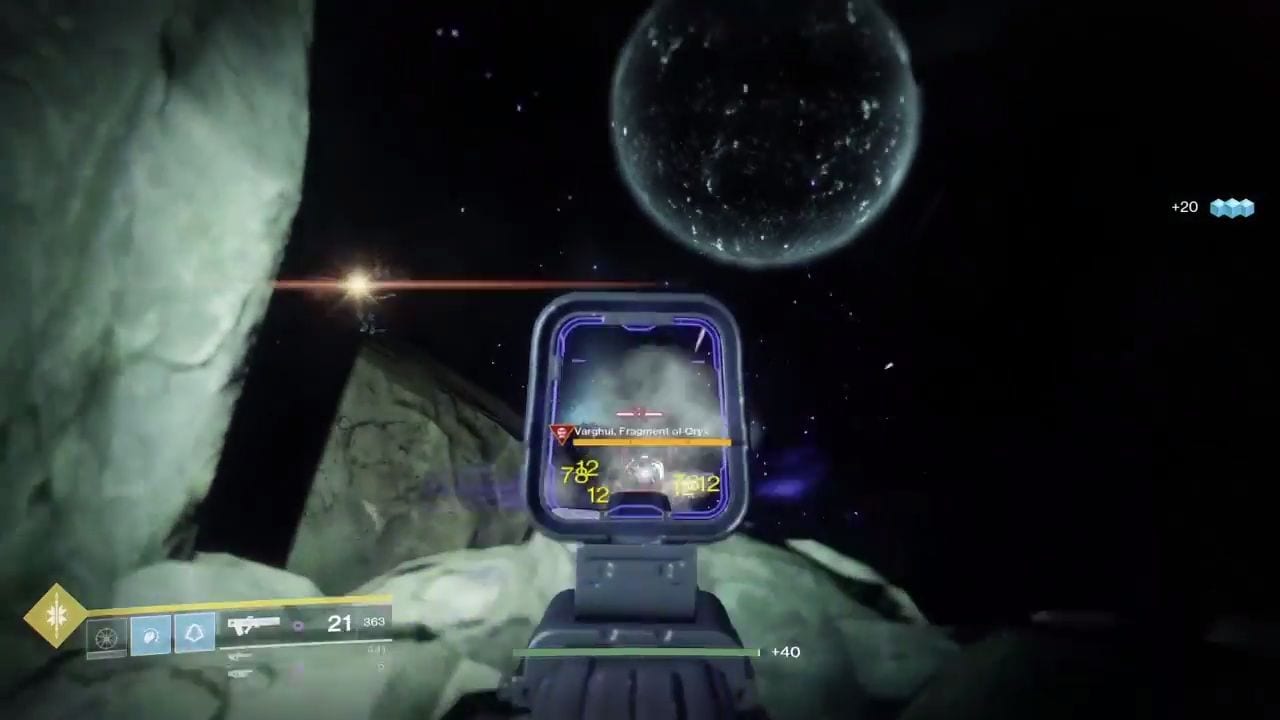
Task: Use the class ability icon
Action: coord(195,633)
